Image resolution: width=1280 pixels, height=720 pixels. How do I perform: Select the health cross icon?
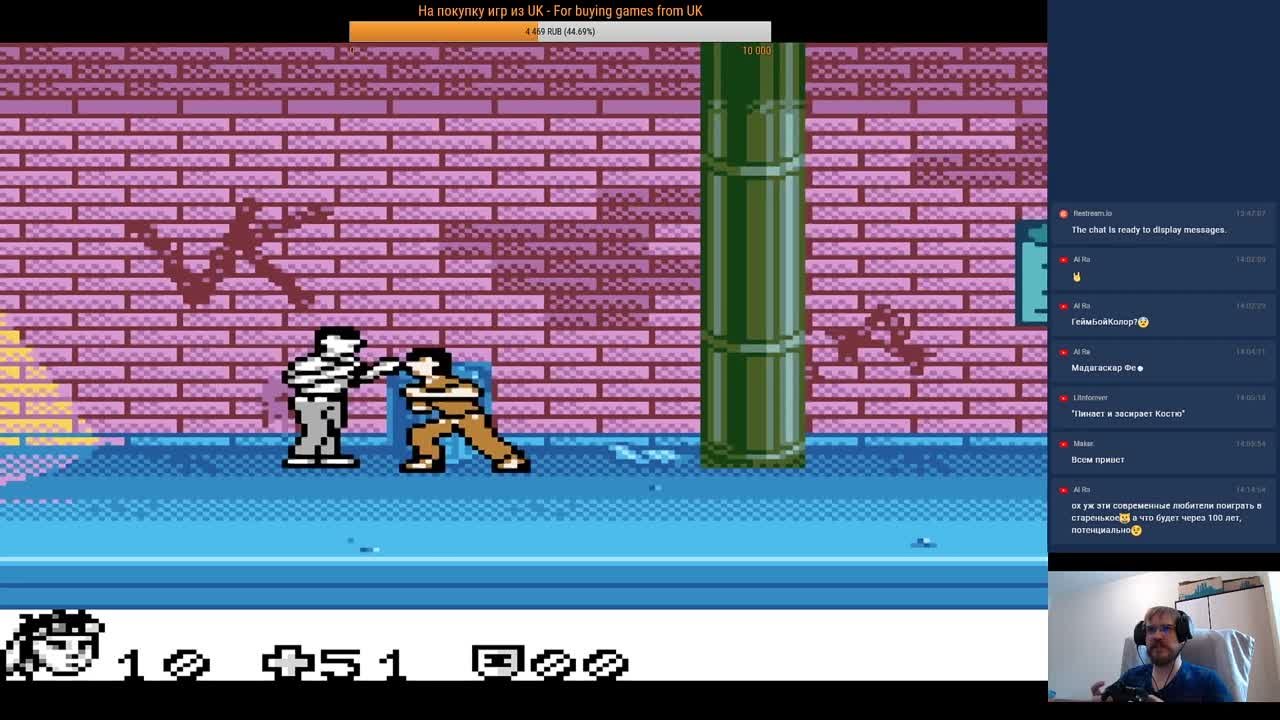click(288, 662)
